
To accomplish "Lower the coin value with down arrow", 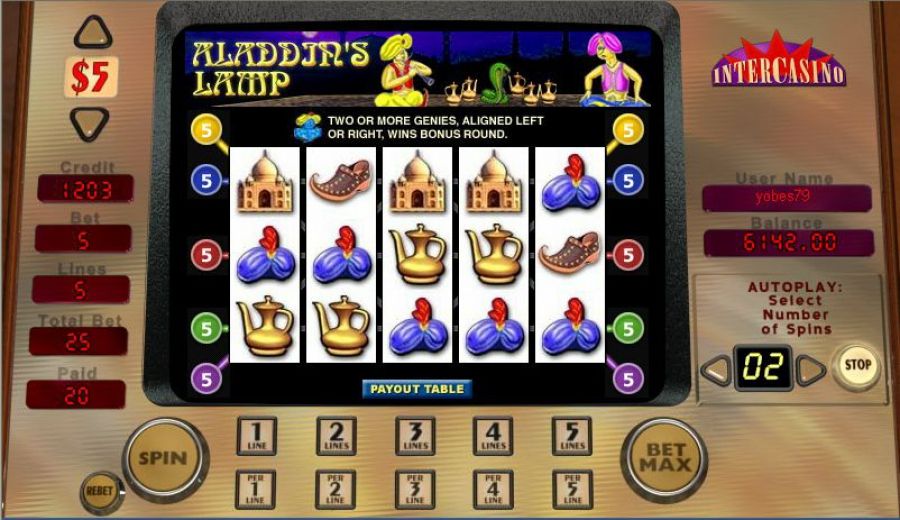I will (90, 121).
